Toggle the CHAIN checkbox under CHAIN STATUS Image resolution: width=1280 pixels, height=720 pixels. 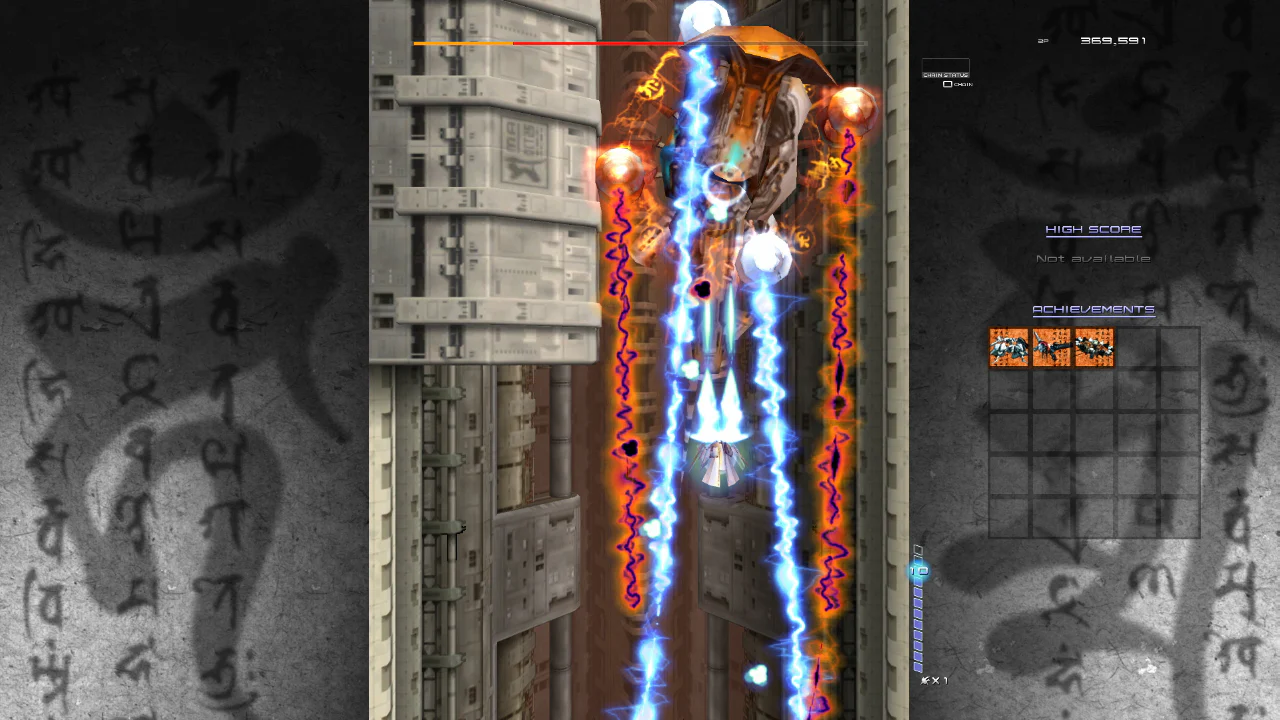click(x=948, y=84)
